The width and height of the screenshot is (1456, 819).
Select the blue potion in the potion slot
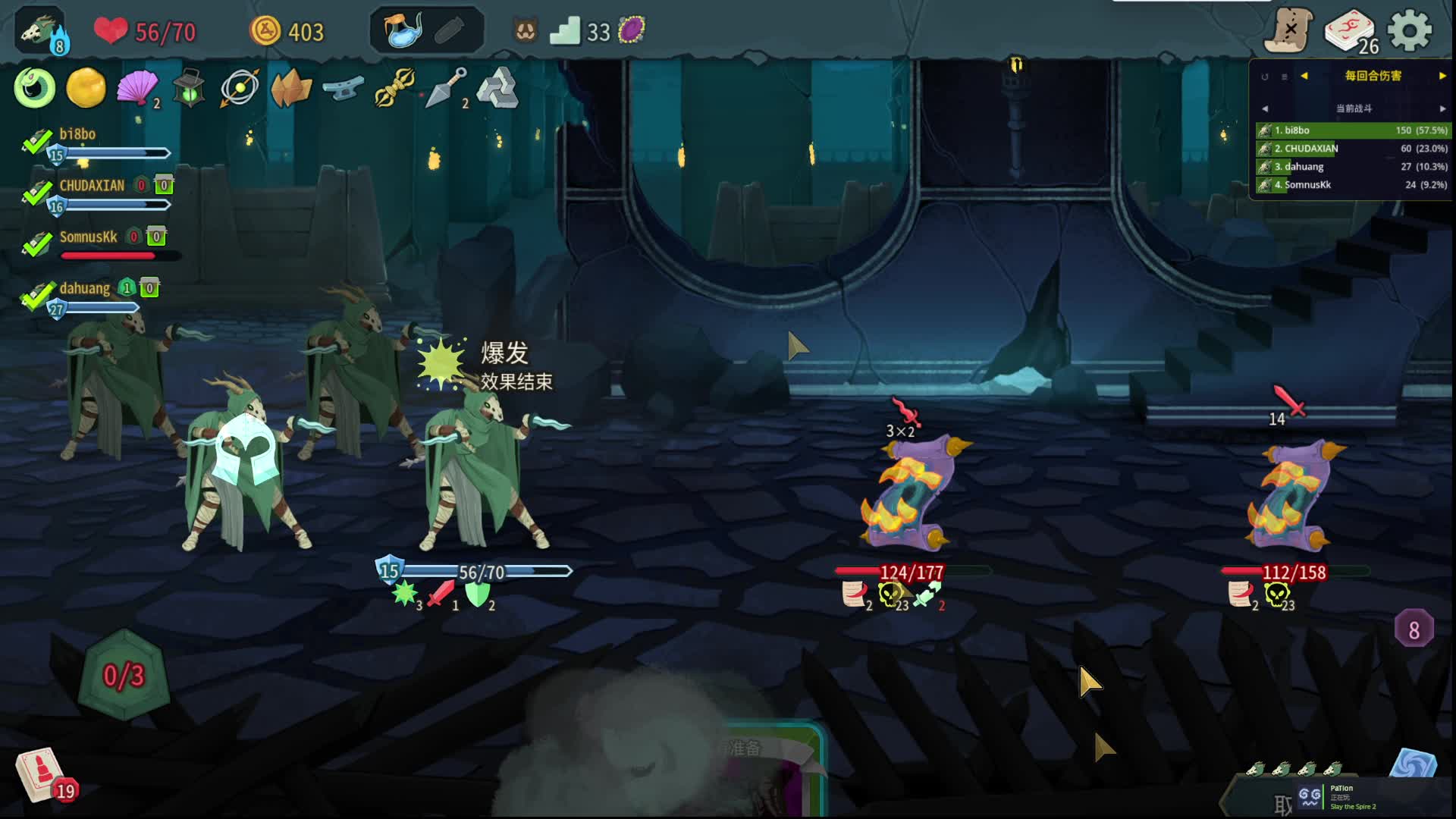[x=402, y=31]
